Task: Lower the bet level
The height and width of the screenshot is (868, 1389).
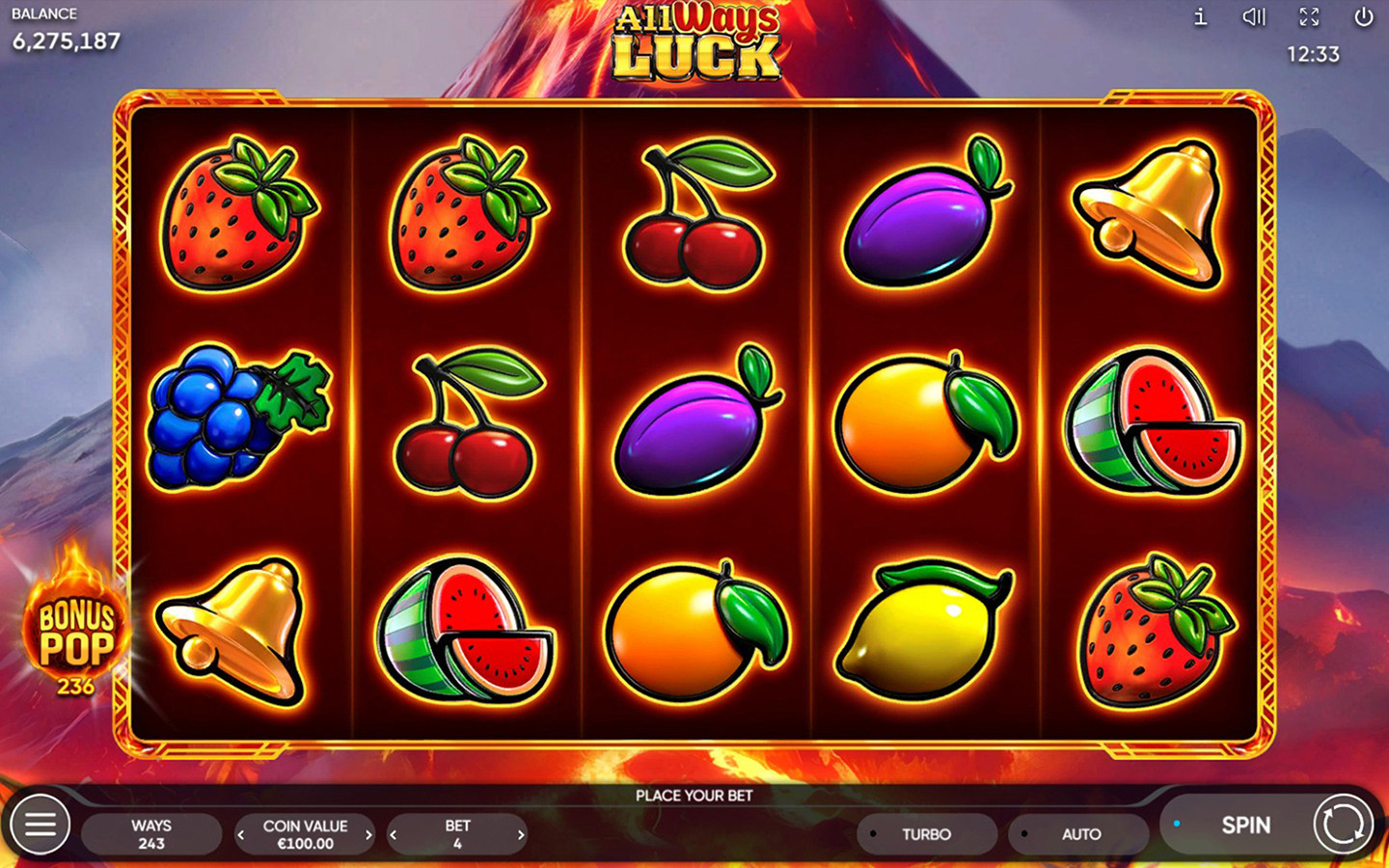Action: 394,835
